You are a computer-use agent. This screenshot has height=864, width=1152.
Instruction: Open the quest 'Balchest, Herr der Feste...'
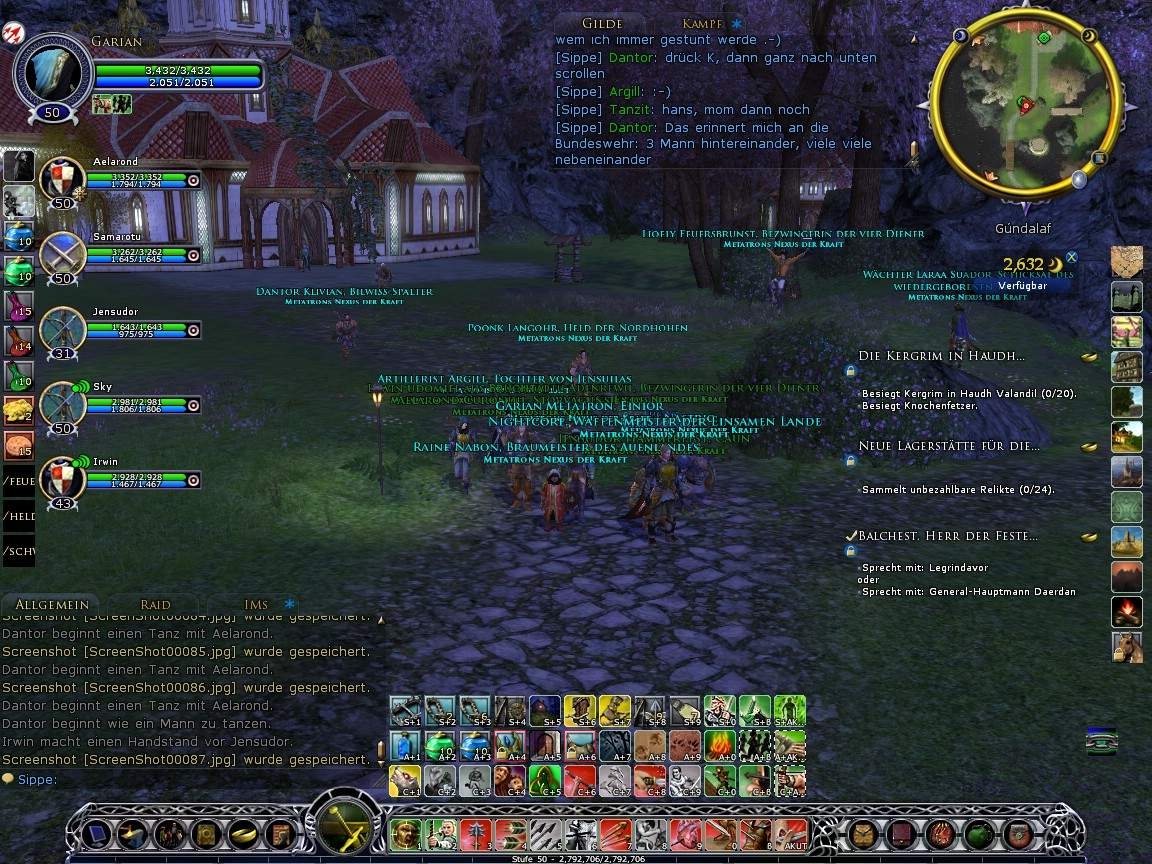(947, 536)
